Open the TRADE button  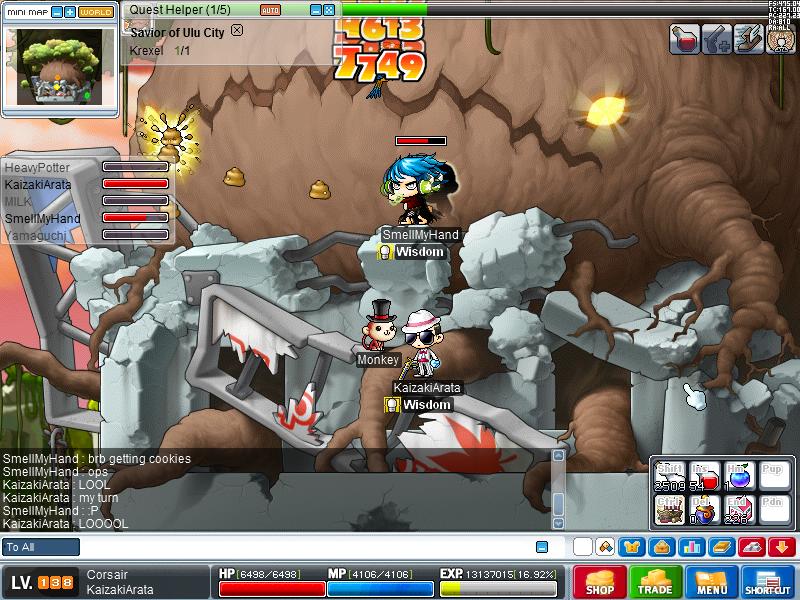tap(655, 582)
